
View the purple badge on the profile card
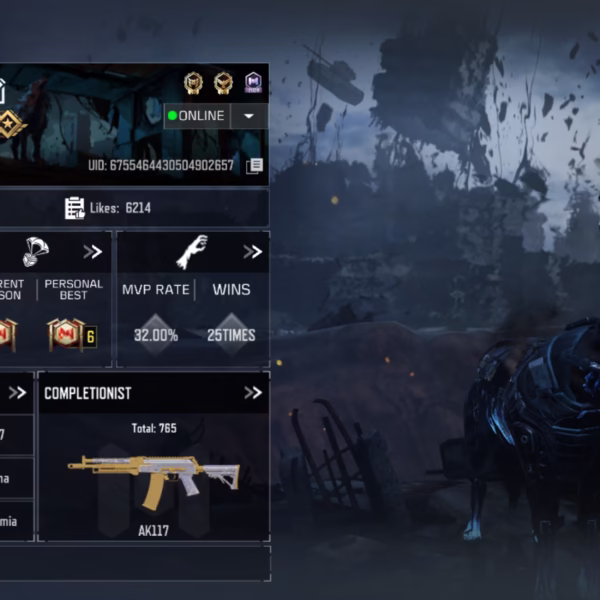tap(253, 82)
